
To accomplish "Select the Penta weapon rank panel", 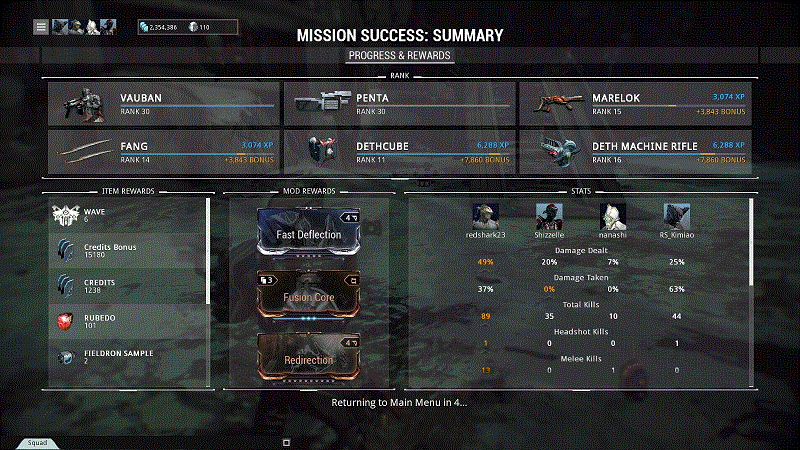I will 399,103.
